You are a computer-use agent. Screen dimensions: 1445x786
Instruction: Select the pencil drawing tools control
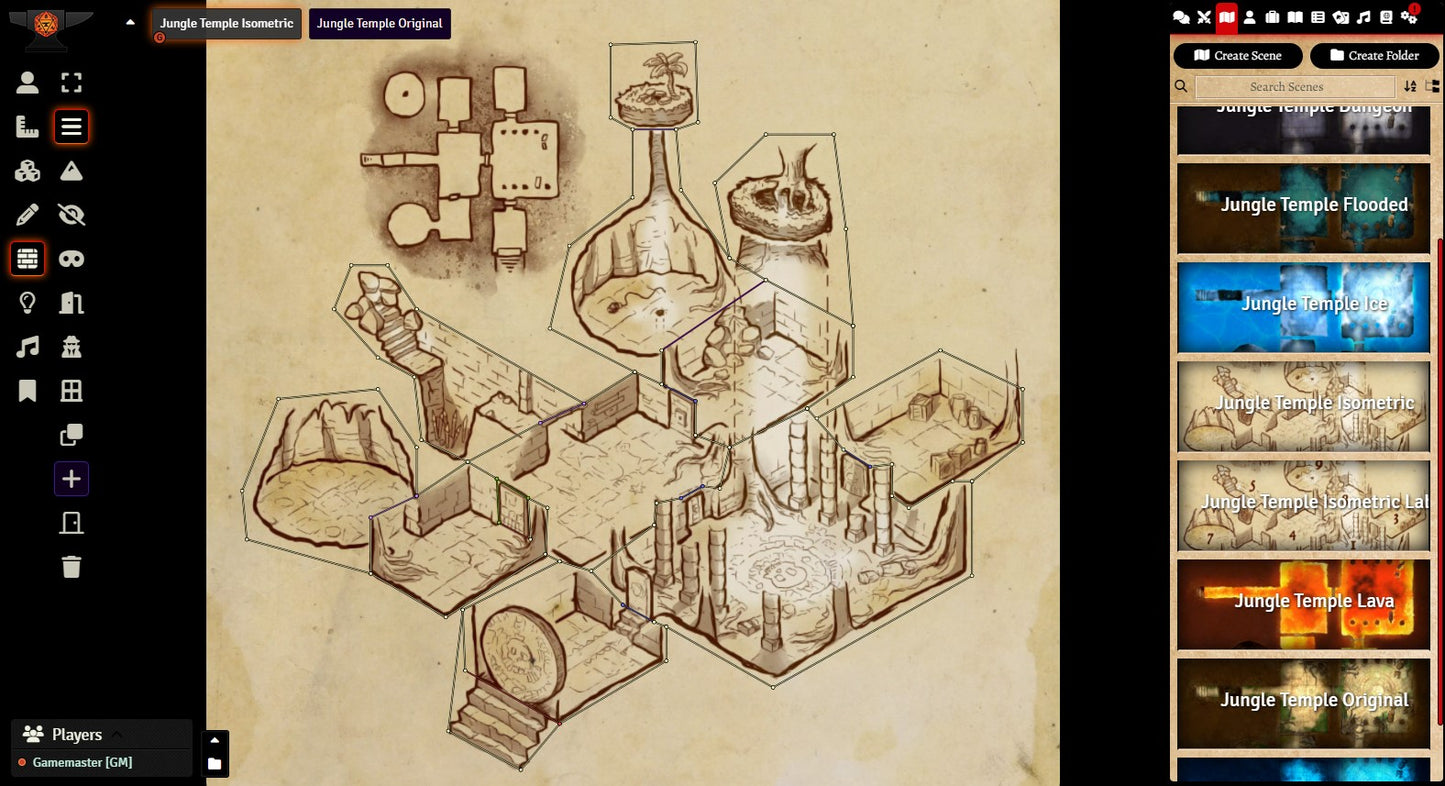[28, 214]
